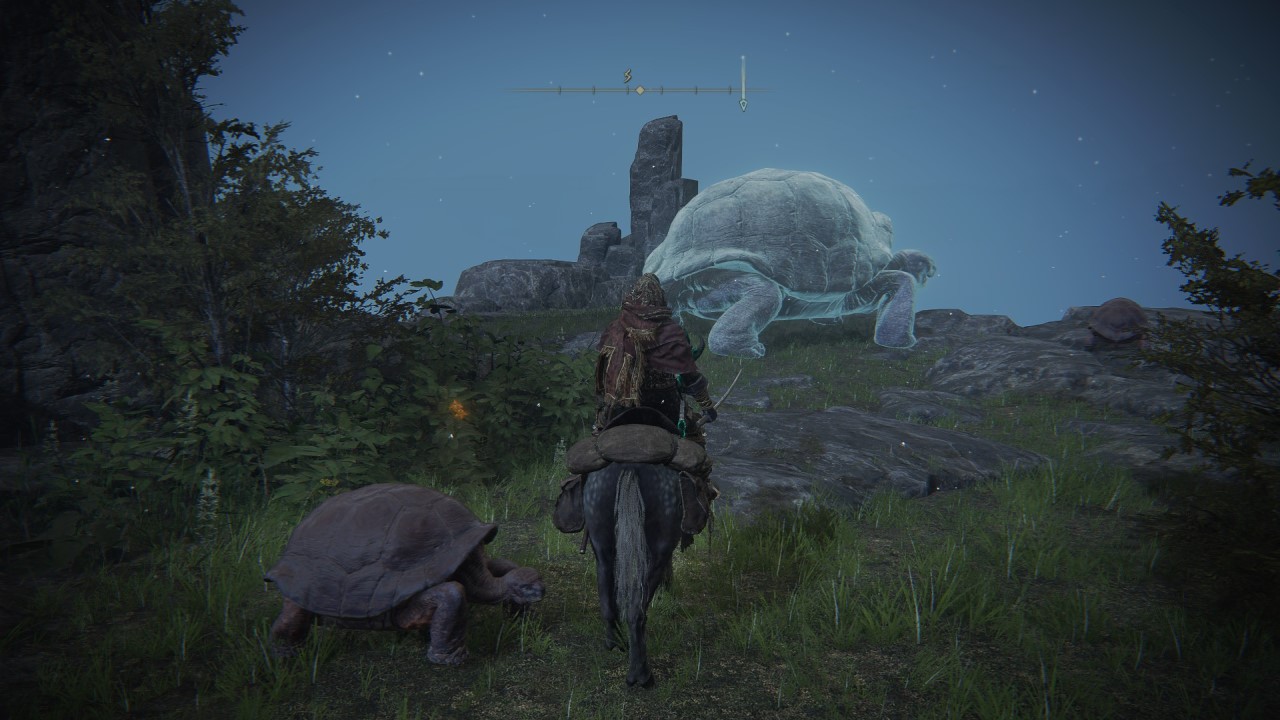1280x720 pixels.
Task: Click the S-shaped marker on the compass
Action: point(628,75)
